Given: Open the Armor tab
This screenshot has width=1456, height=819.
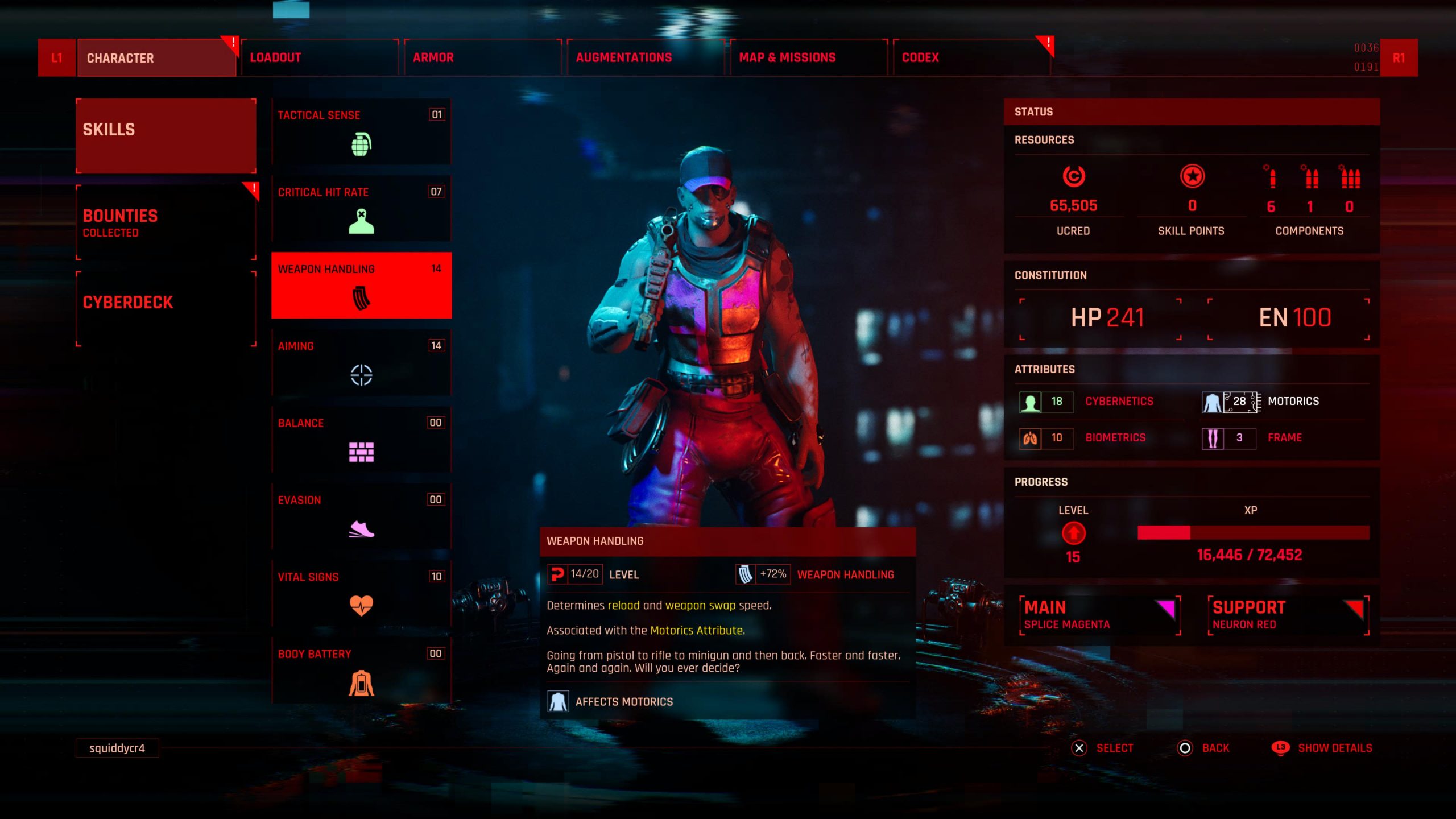Looking at the screenshot, I should pos(482,57).
